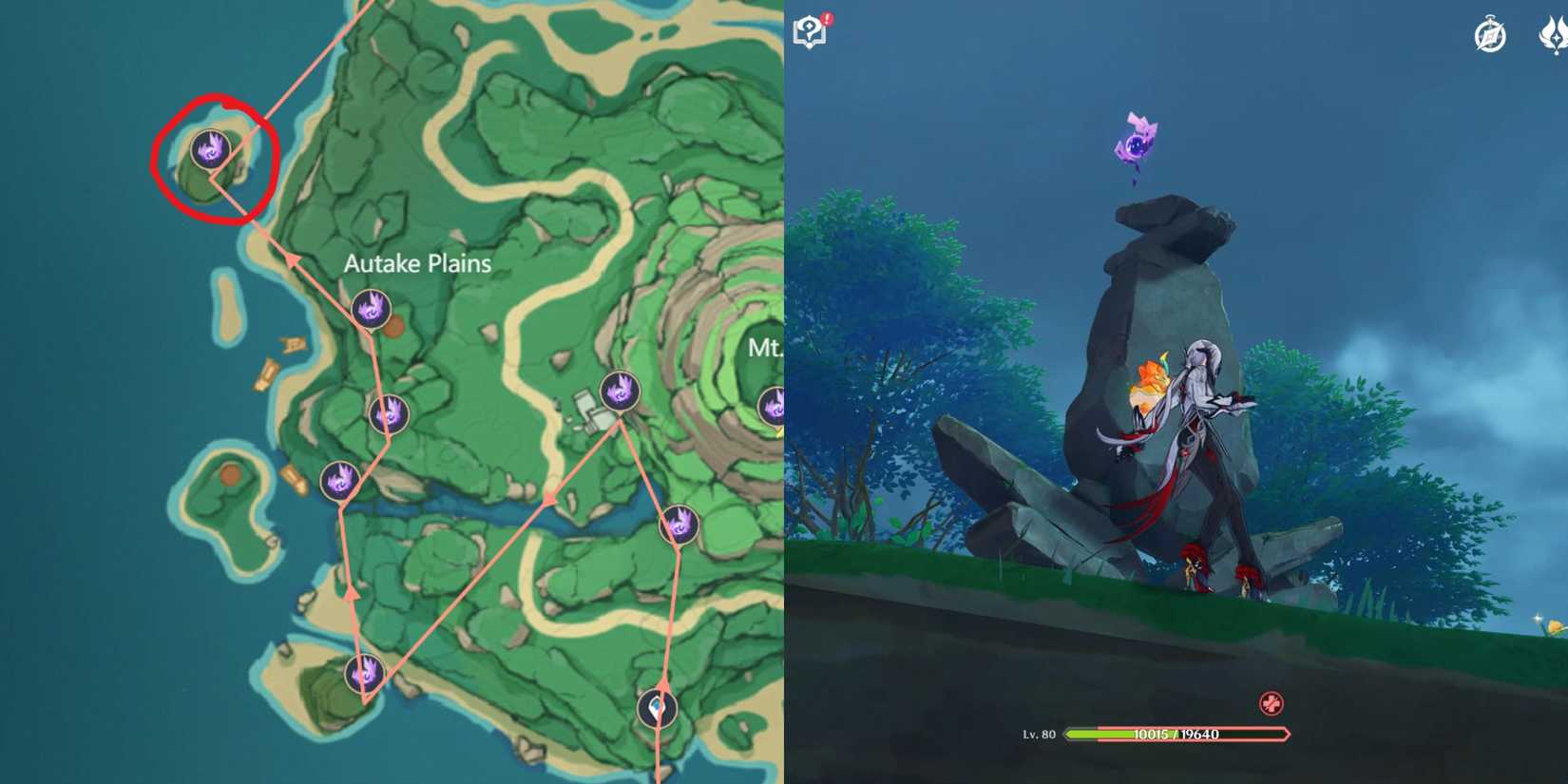Click the red enemy status icon above HP bar

[1272, 704]
